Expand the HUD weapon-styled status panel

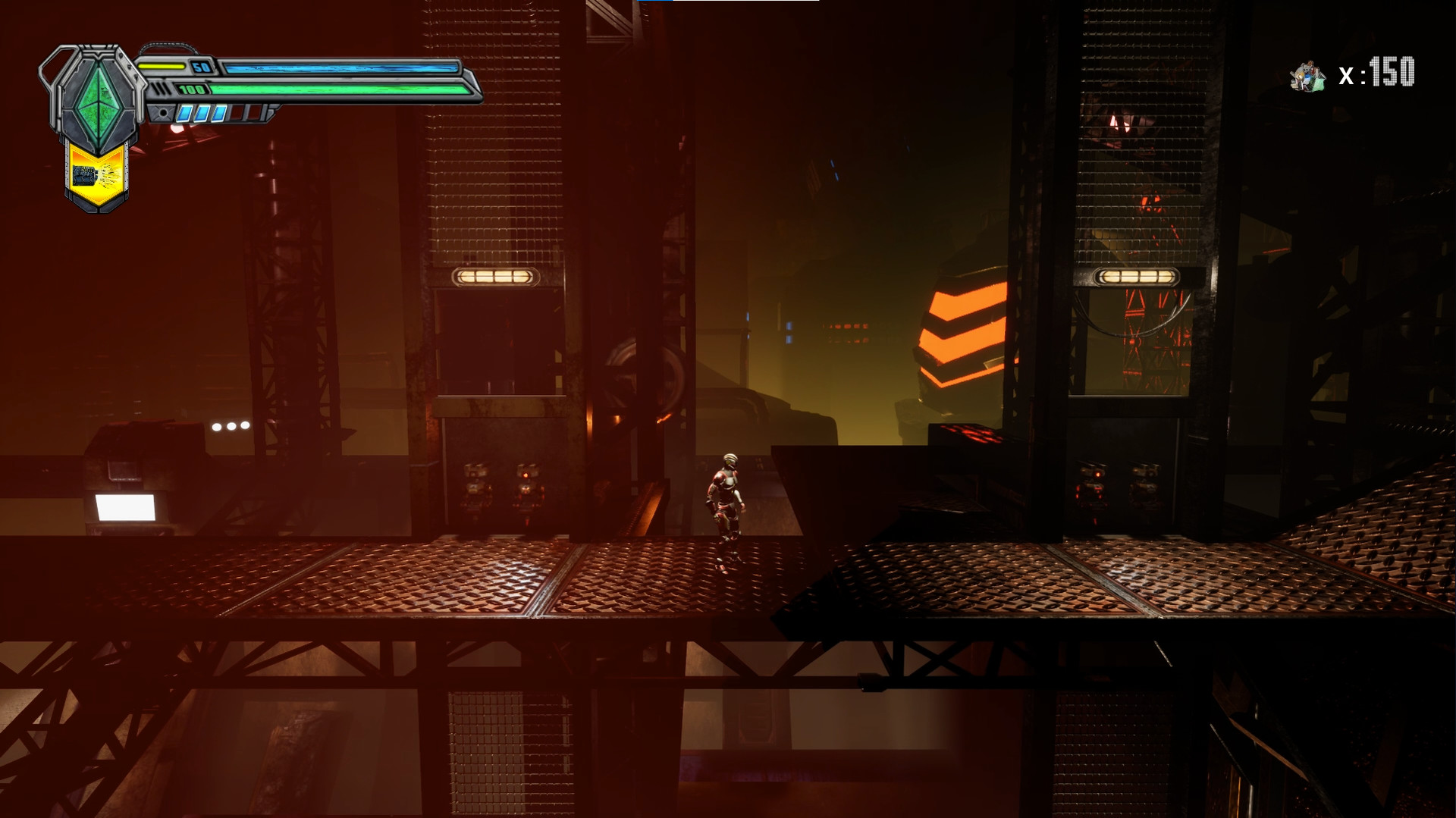pos(303,85)
